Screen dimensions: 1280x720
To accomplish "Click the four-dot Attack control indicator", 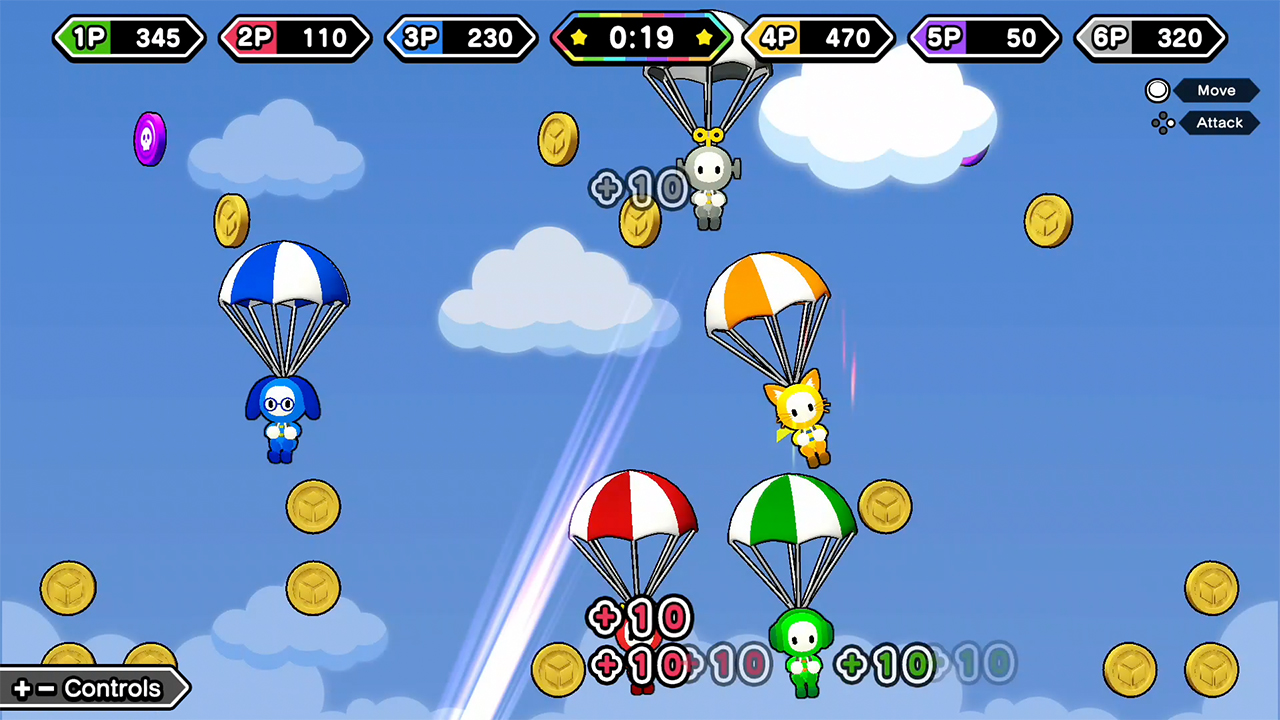I will (1163, 122).
